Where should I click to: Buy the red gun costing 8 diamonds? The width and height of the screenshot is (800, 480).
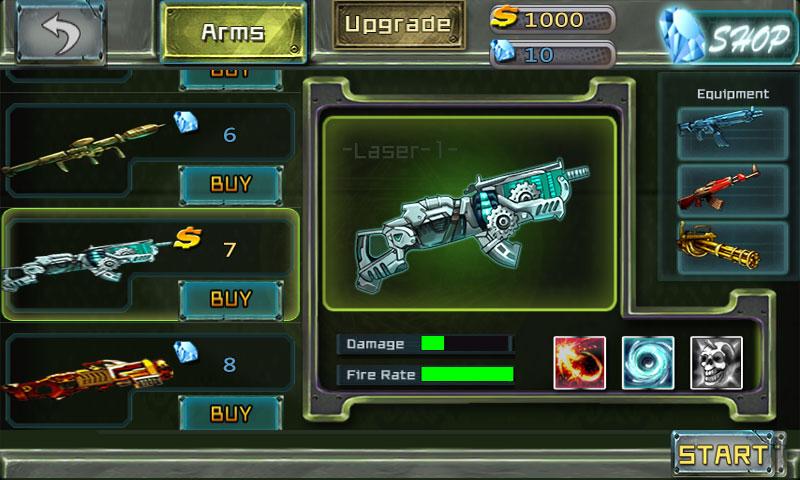point(230,411)
